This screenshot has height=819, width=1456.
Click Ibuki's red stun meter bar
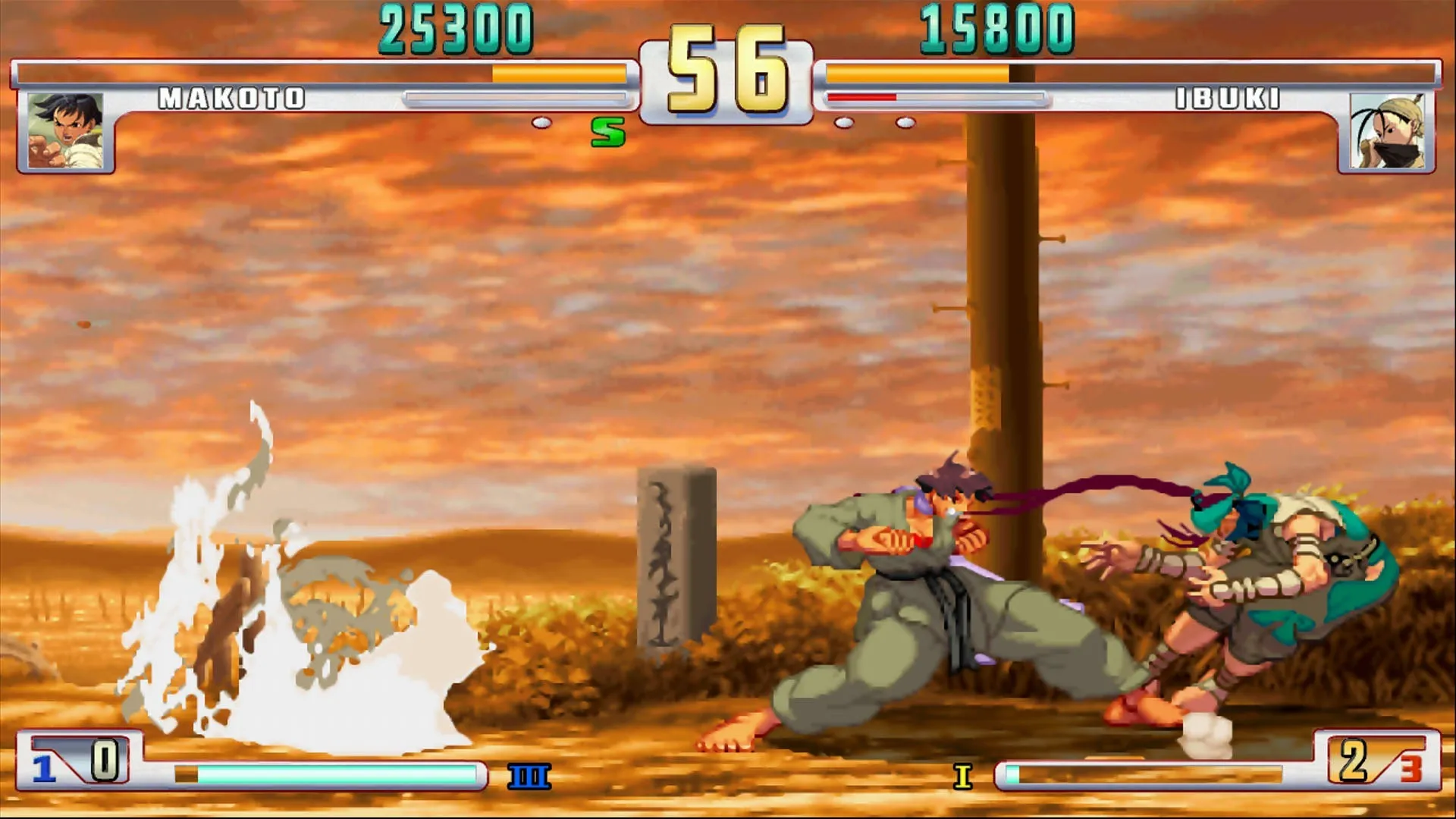click(861, 98)
